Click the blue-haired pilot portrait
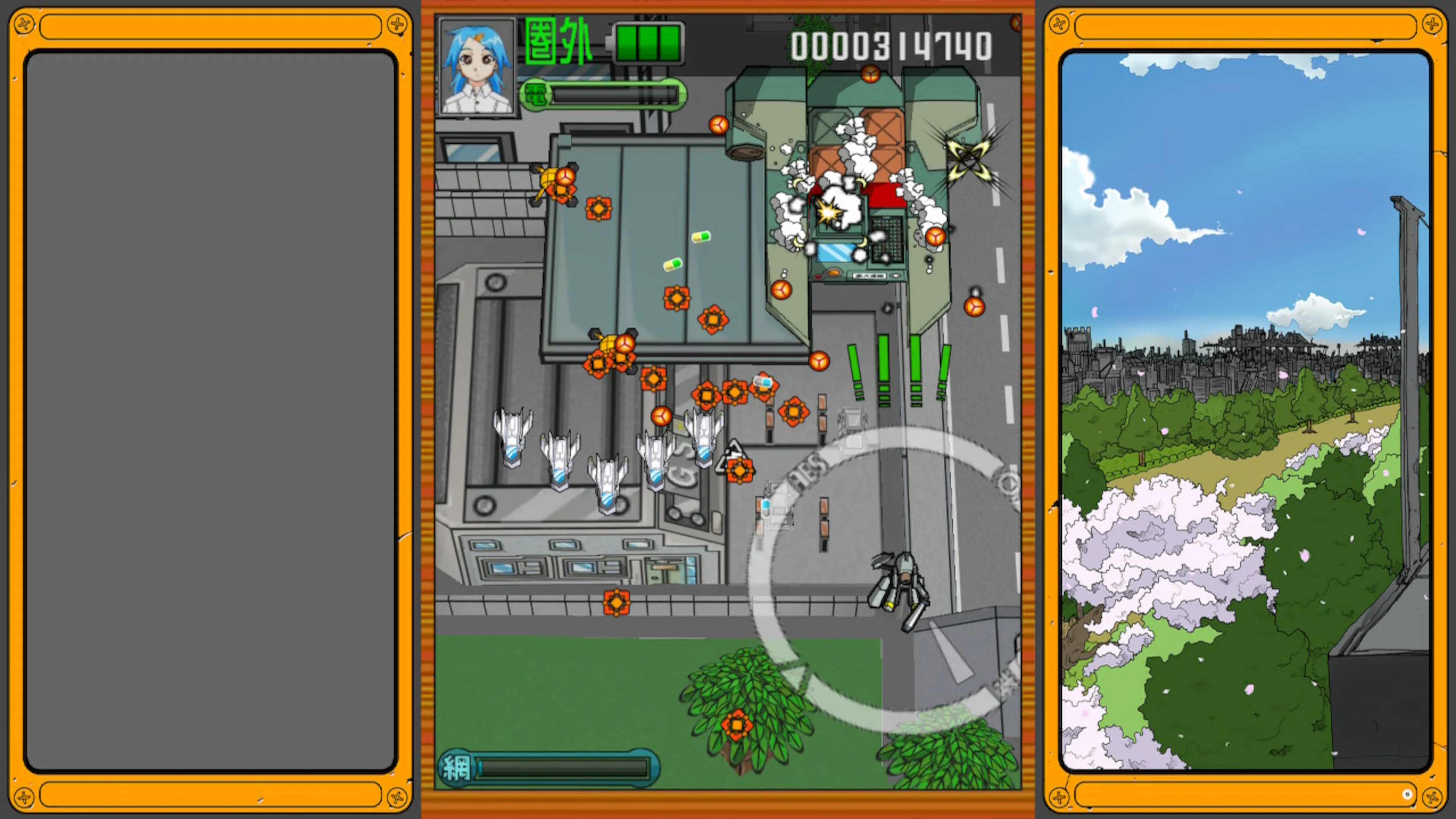This screenshot has width=1456, height=819. coord(478,67)
